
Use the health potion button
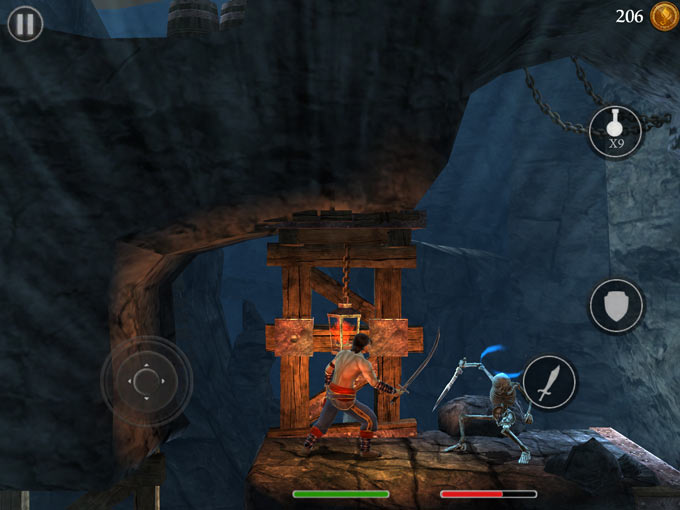tap(615, 131)
